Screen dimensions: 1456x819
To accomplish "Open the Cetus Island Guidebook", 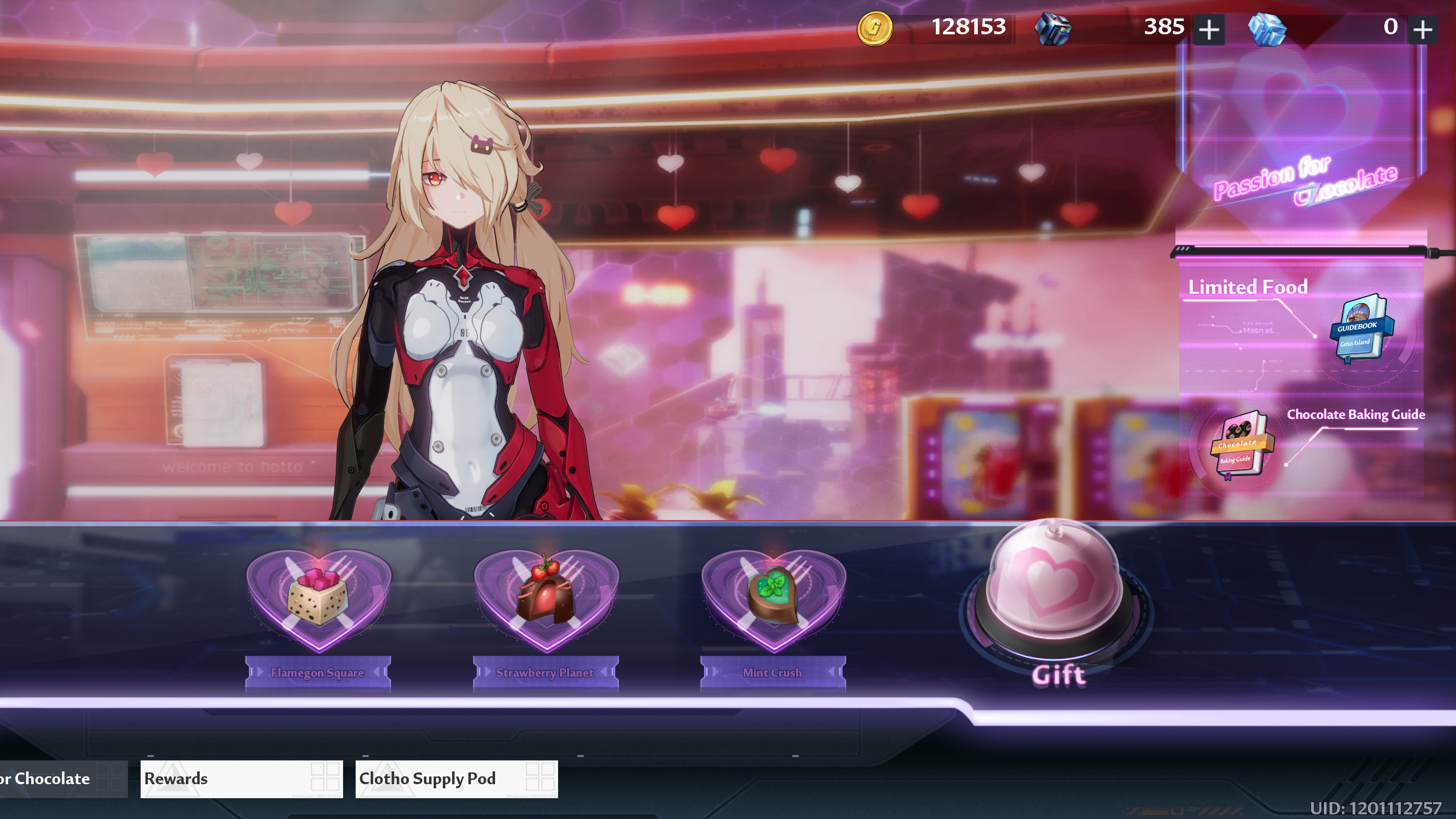I will [1361, 329].
